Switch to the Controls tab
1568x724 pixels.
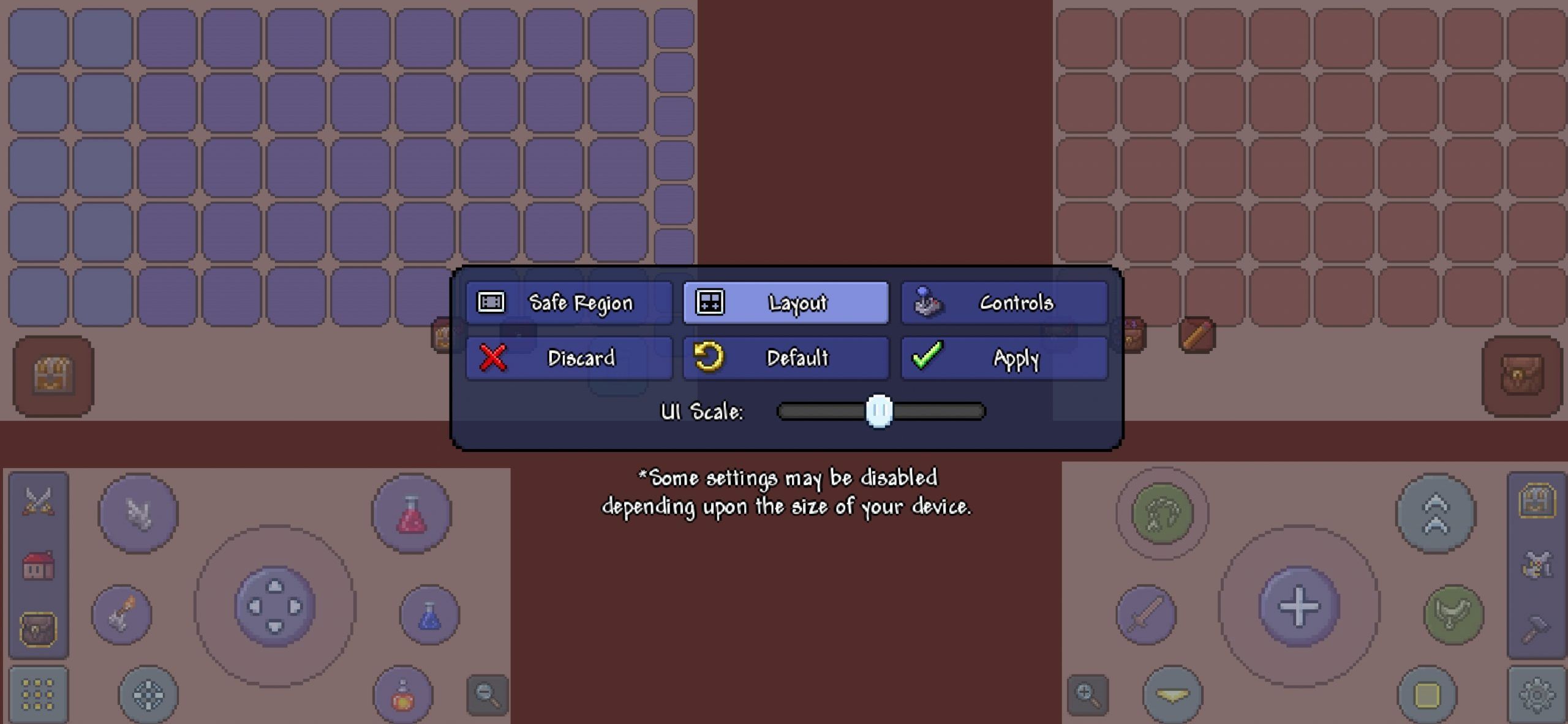pos(1005,302)
